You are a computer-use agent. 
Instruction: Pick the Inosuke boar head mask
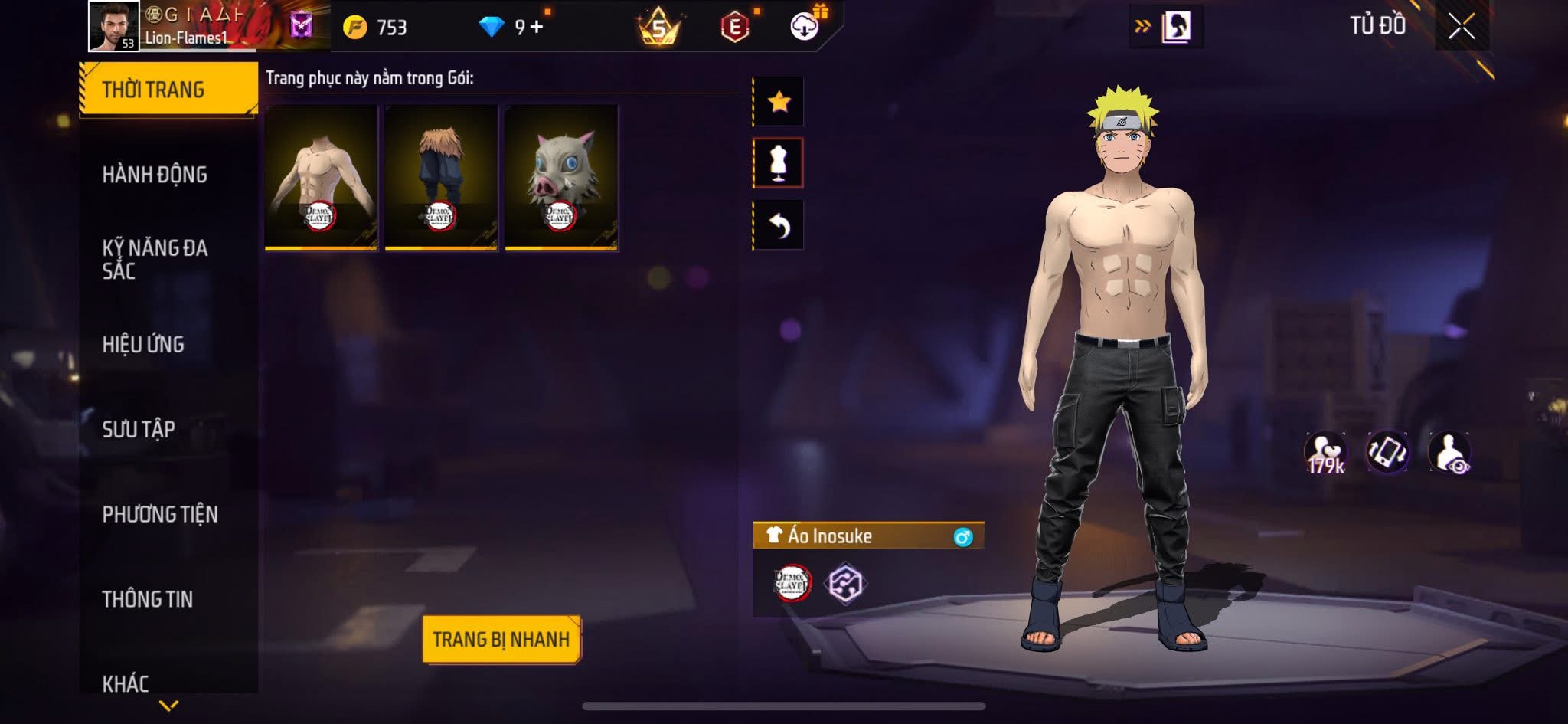(561, 177)
